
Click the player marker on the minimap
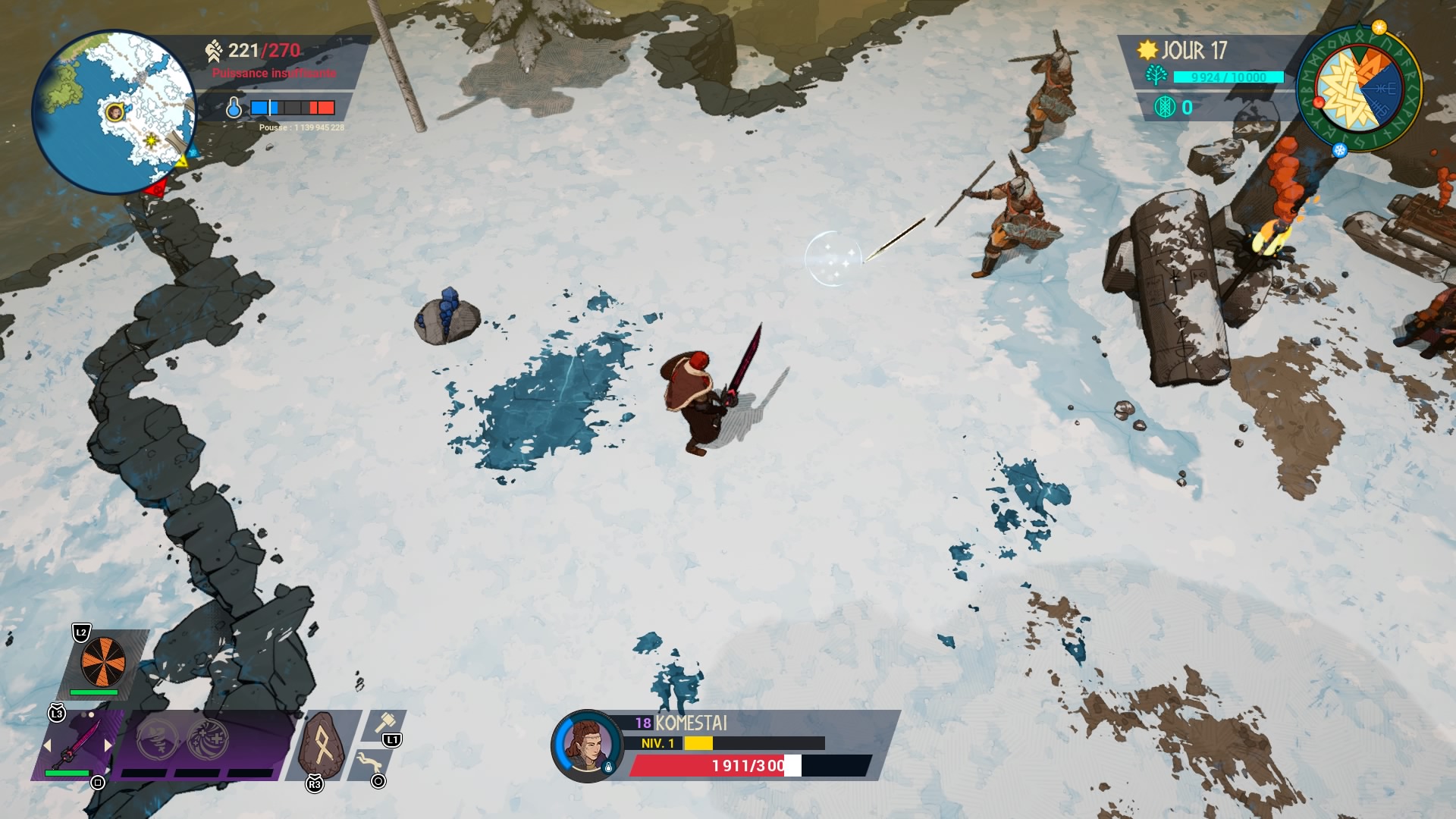coord(115,113)
